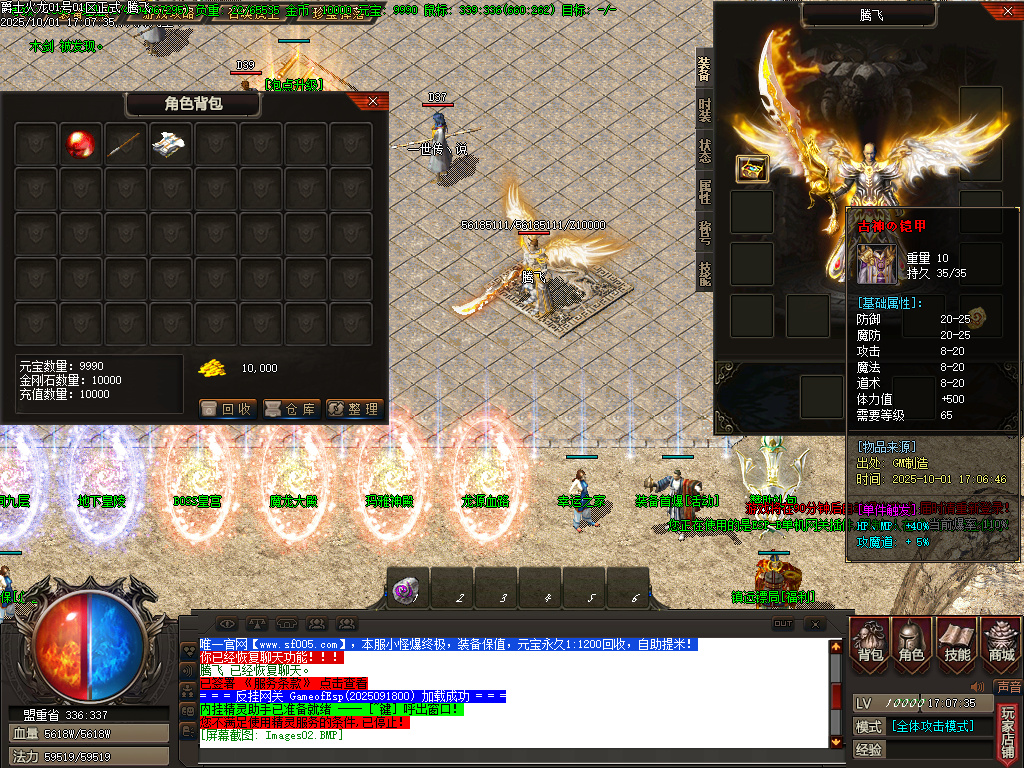Use the item in the first hotbar slot

(408, 590)
